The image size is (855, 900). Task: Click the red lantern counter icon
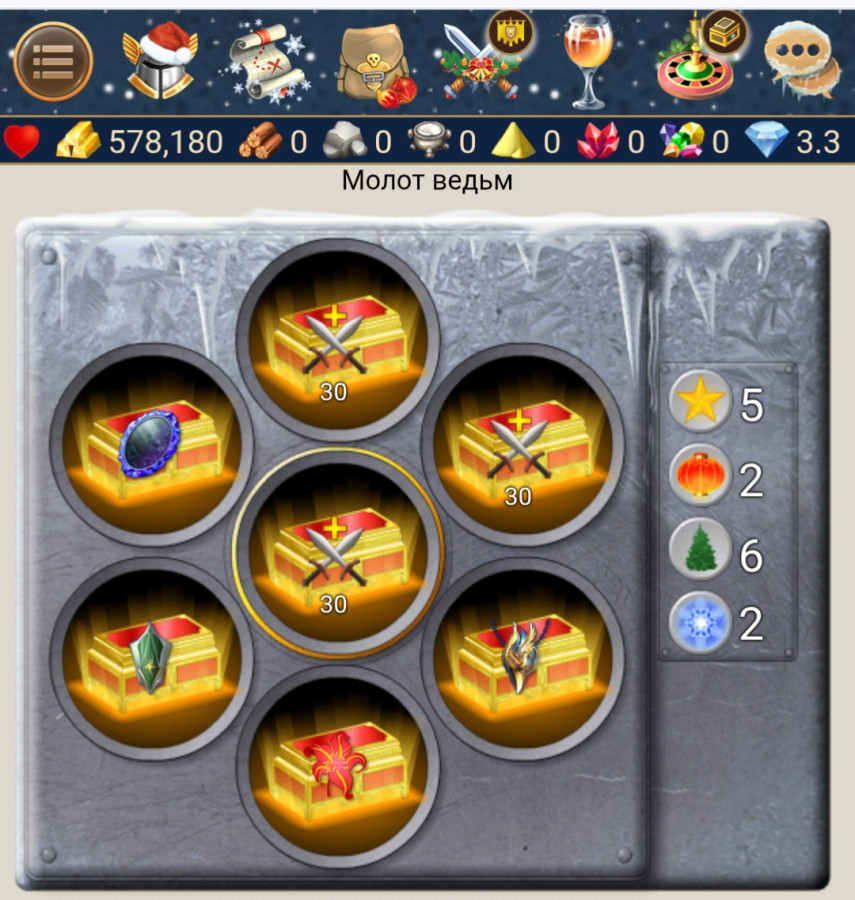699,479
